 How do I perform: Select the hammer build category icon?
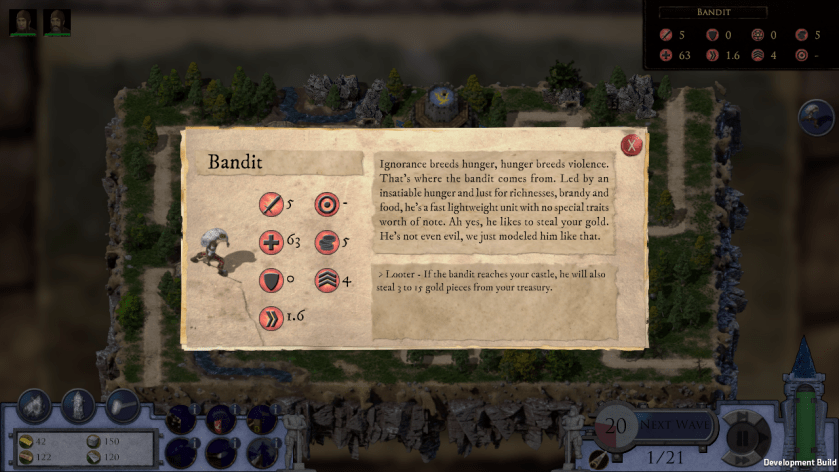click(x=122, y=404)
